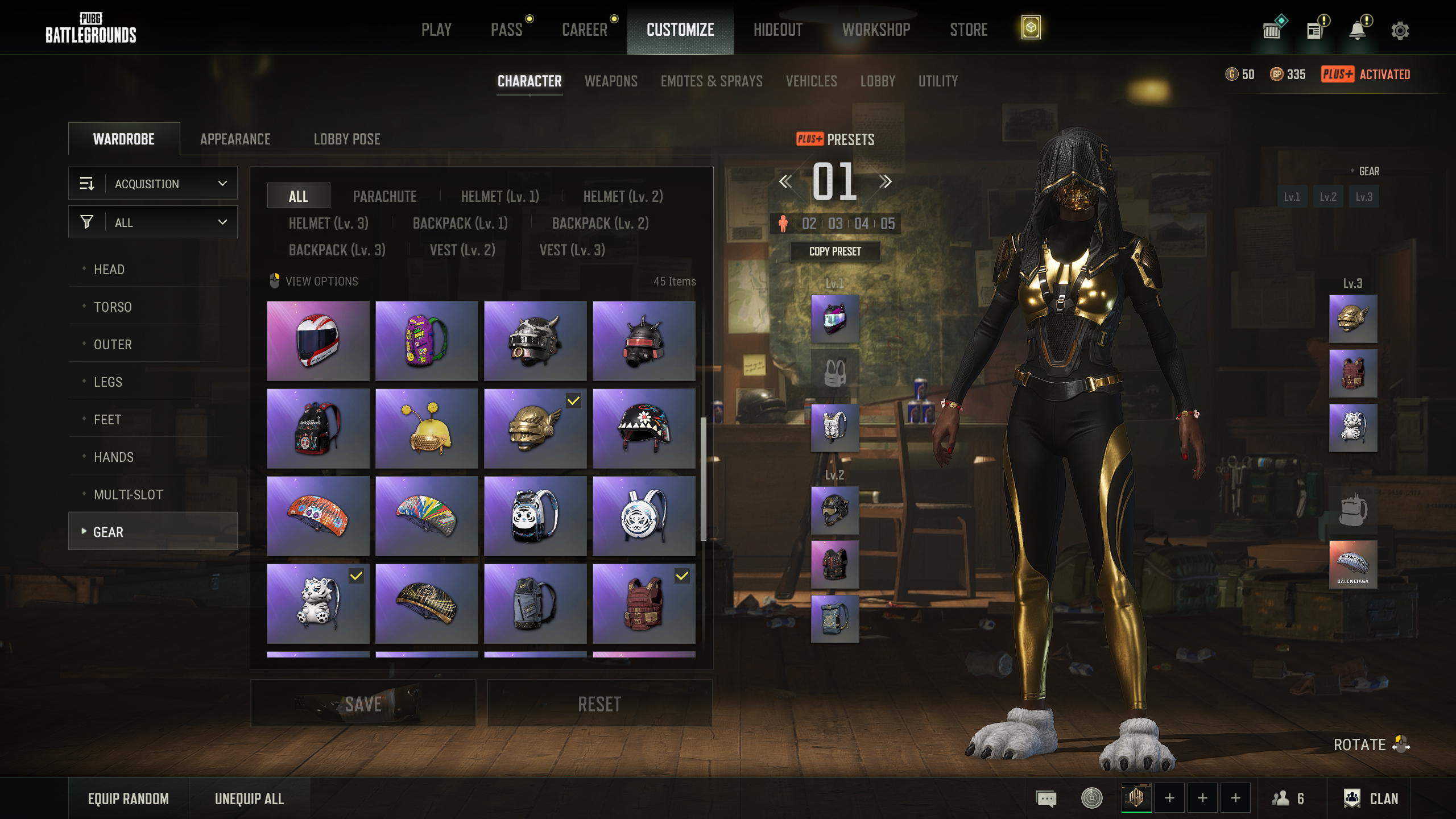
Task: Click the Copy Preset button
Action: [x=835, y=251]
